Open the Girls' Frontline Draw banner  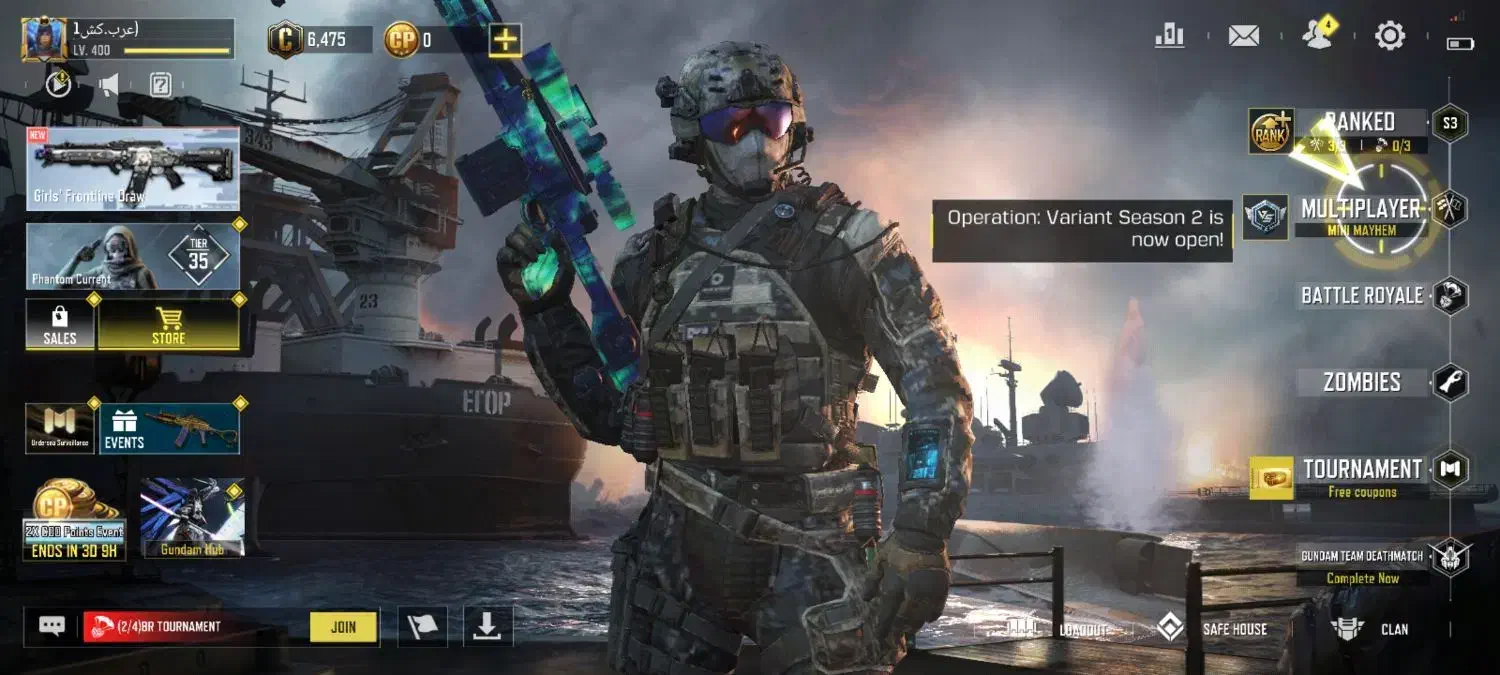pos(133,168)
